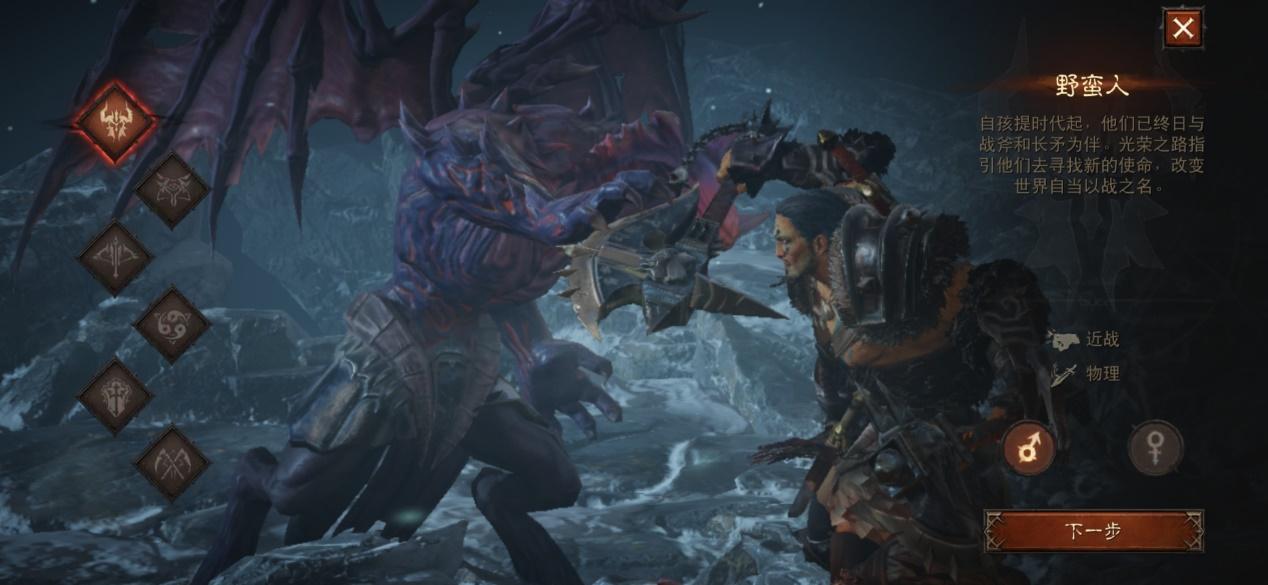Screen dimensions: 1268x585
Task: Choose the class icon with the winged sigil
Action: [x=172, y=190]
